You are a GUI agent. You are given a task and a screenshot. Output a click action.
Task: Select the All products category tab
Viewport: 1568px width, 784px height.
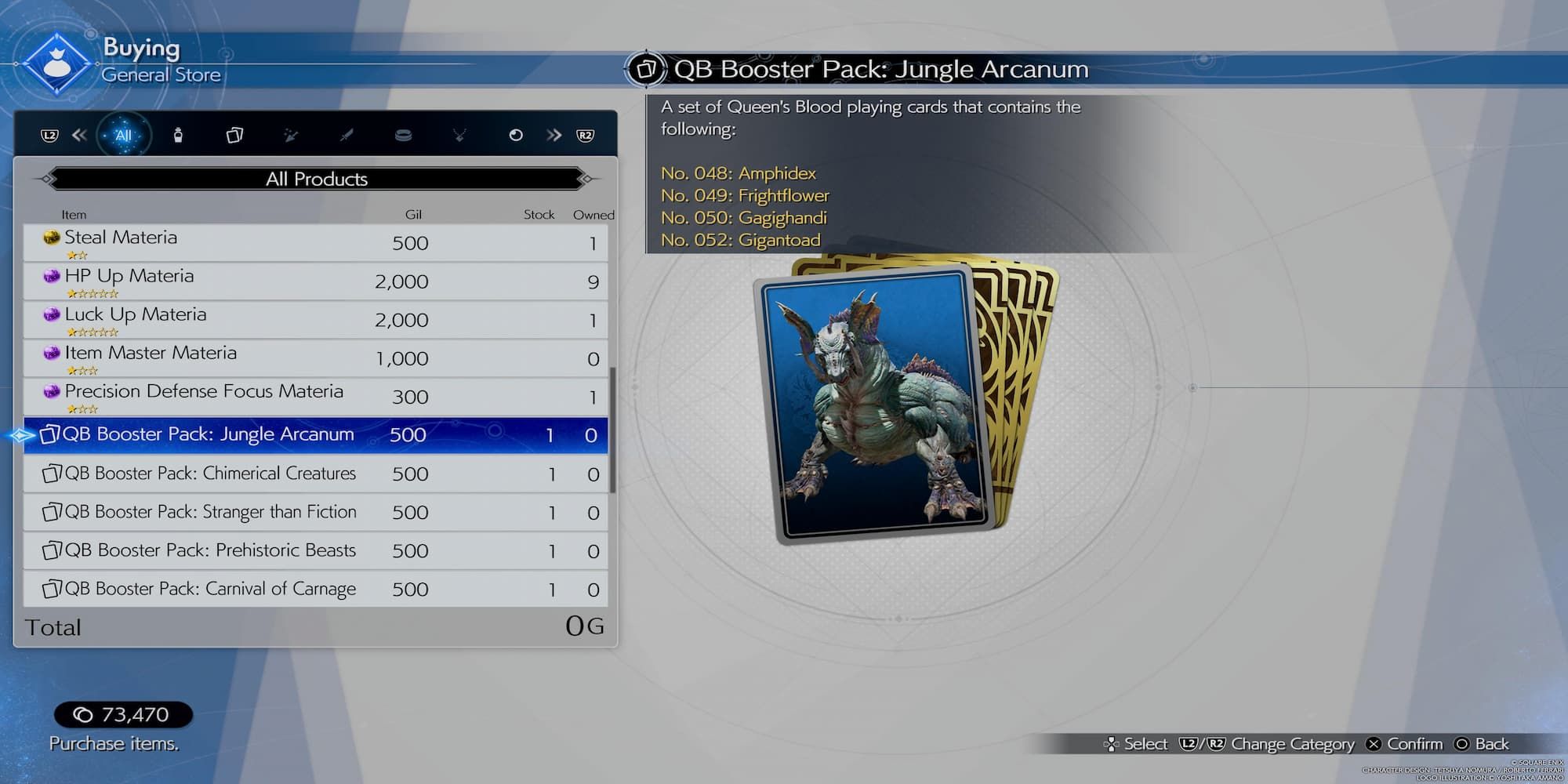[x=123, y=136]
